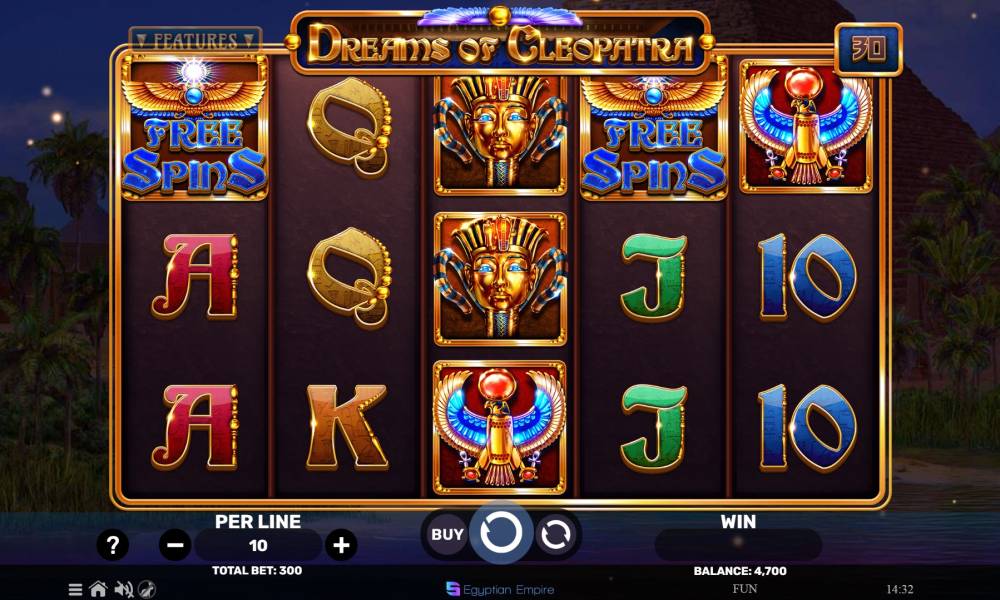Go to the home icon
Image resolution: width=1000 pixels, height=600 pixels.
(x=98, y=589)
